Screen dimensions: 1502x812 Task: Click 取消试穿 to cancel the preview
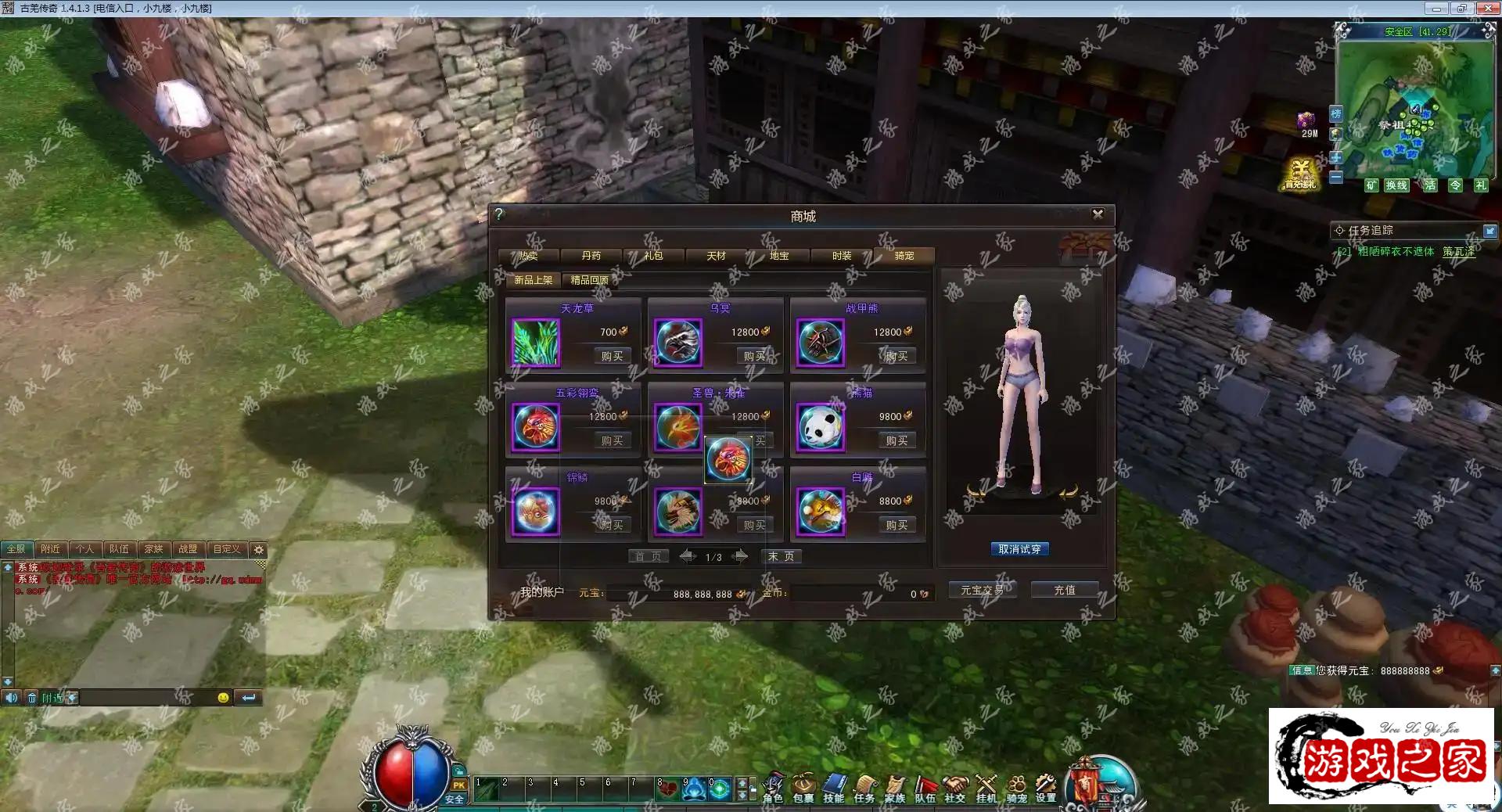pos(1019,549)
